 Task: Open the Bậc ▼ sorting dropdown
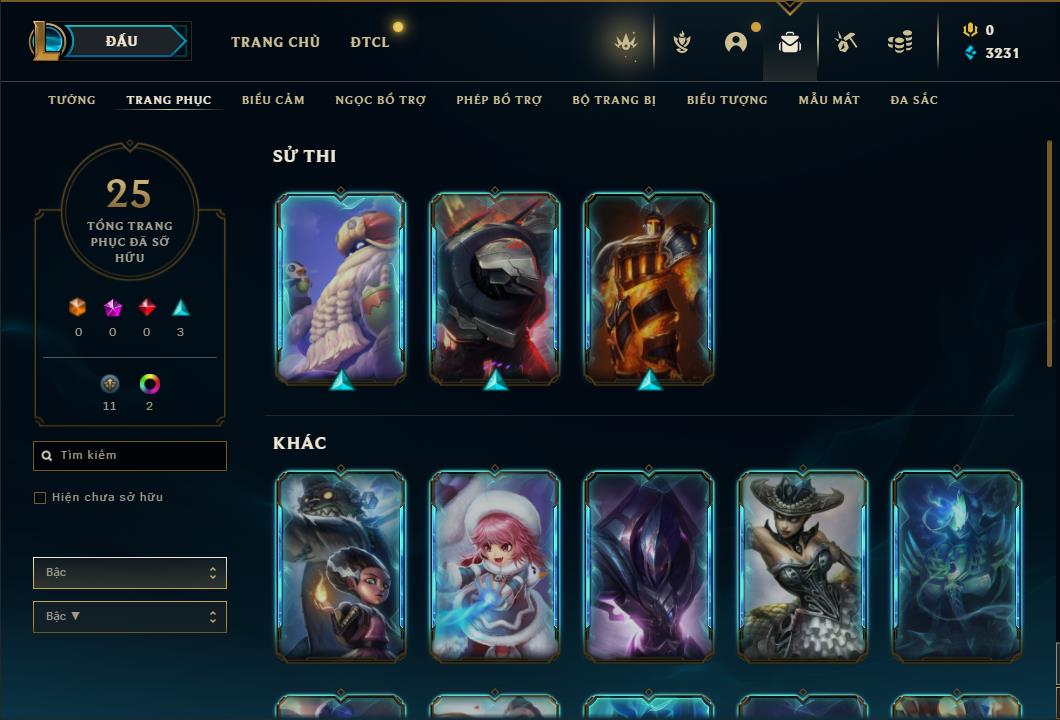pos(130,617)
